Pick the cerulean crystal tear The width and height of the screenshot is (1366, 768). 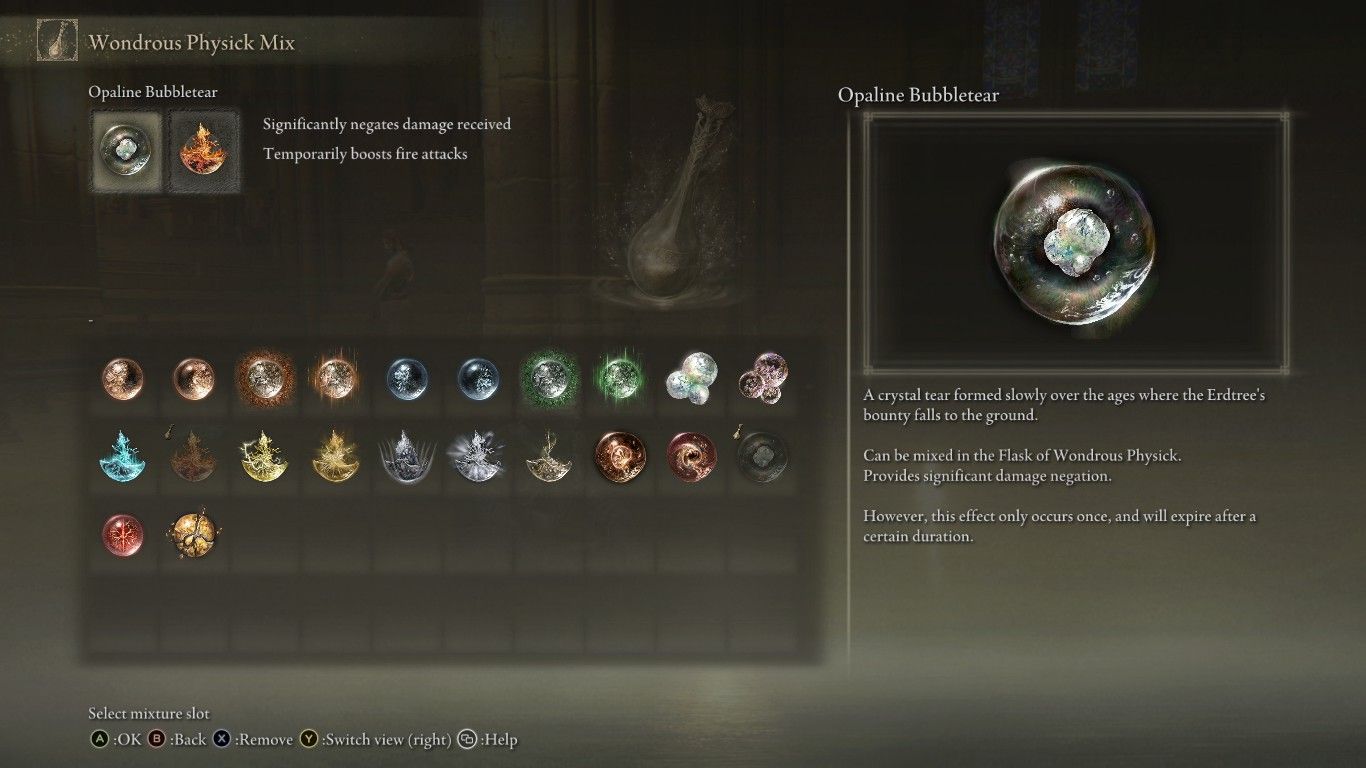pyautogui.click(x=408, y=378)
